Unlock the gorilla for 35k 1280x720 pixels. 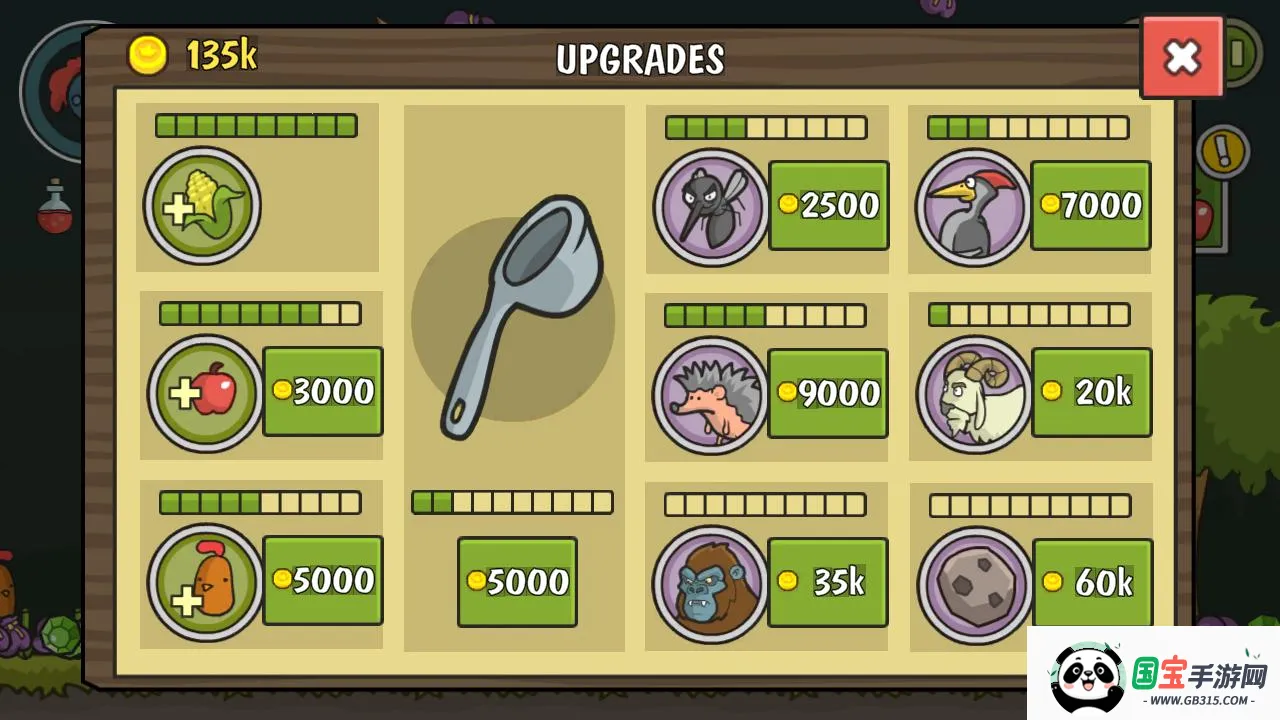coord(827,582)
